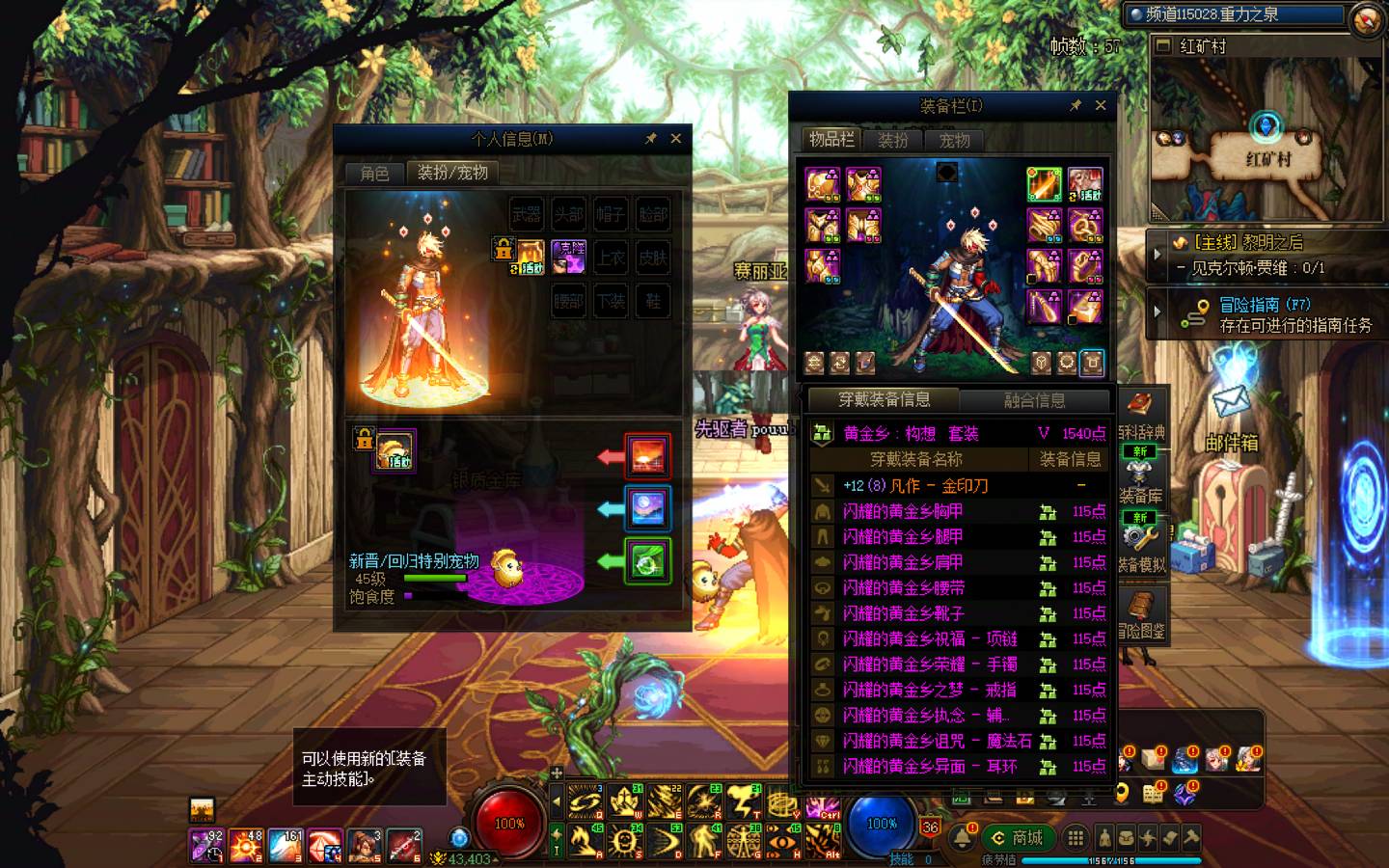This screenshot has width=1389, height=868.
Task: Open the 宠物 tab in 装备栏
Action: point(954,140)
